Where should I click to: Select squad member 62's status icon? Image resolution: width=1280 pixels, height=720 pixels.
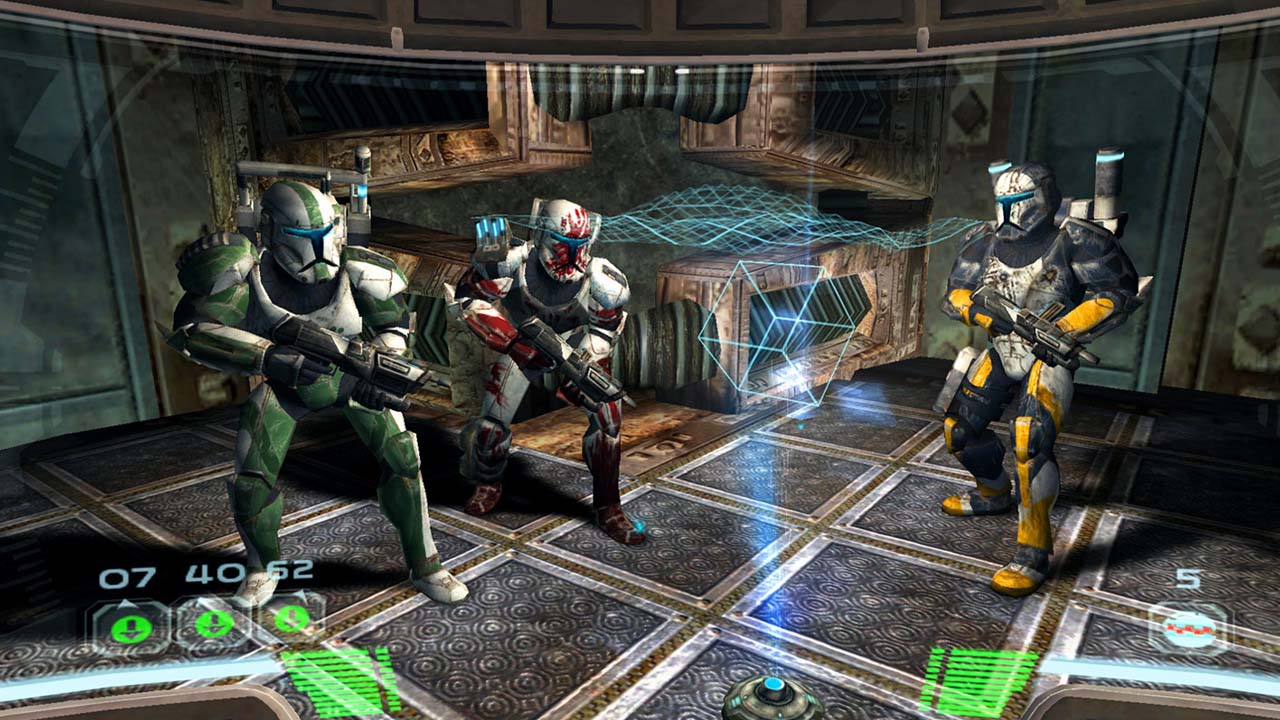(291, 618)
